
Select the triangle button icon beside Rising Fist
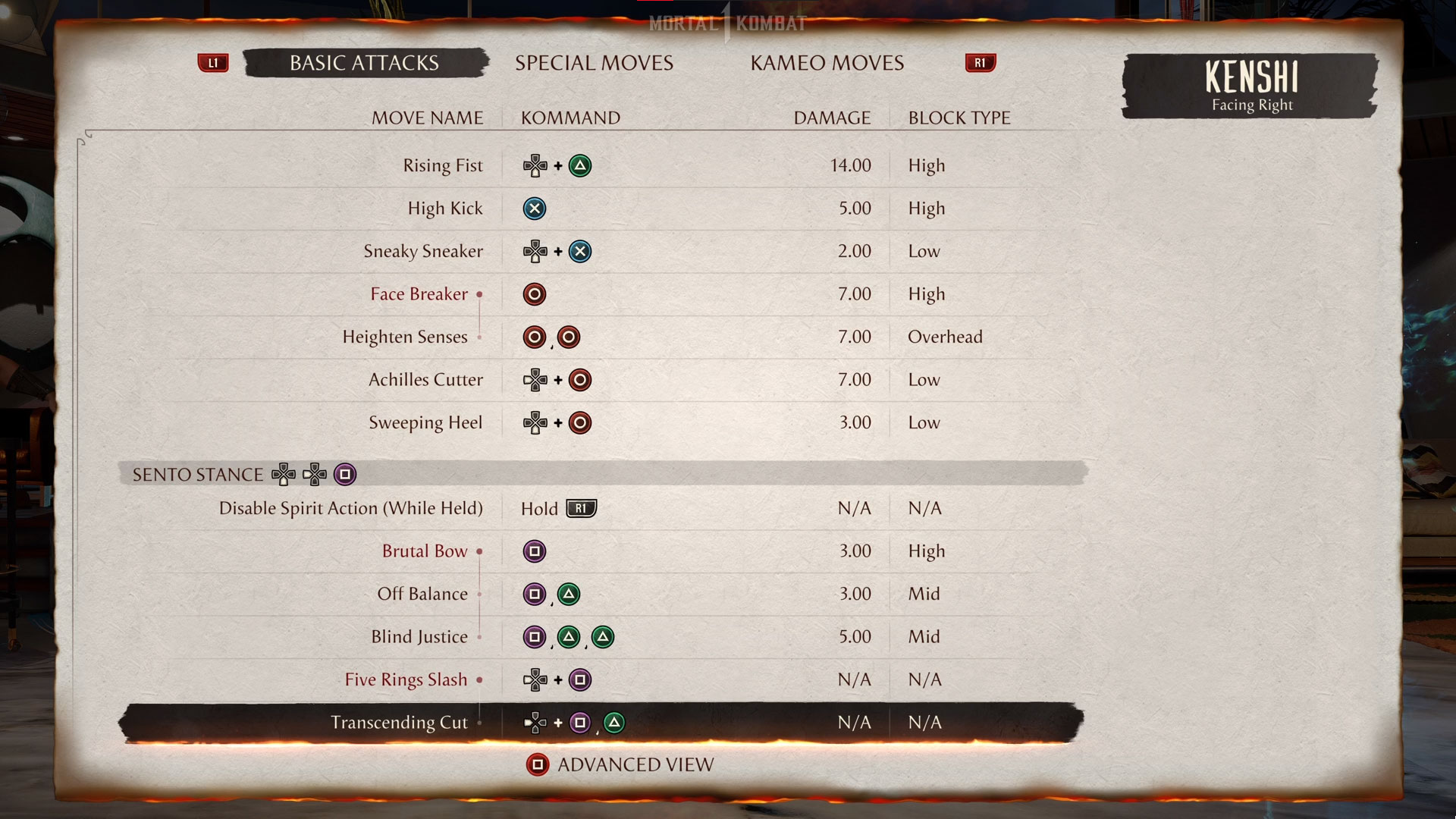click(579, 165)
